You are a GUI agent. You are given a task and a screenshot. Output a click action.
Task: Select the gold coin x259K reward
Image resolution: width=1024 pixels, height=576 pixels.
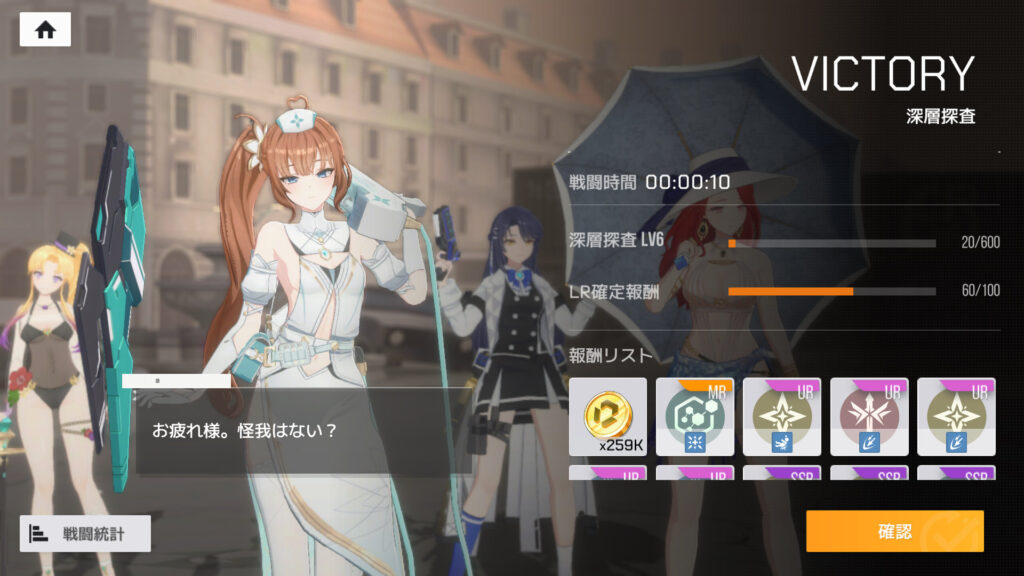(607, 416)
